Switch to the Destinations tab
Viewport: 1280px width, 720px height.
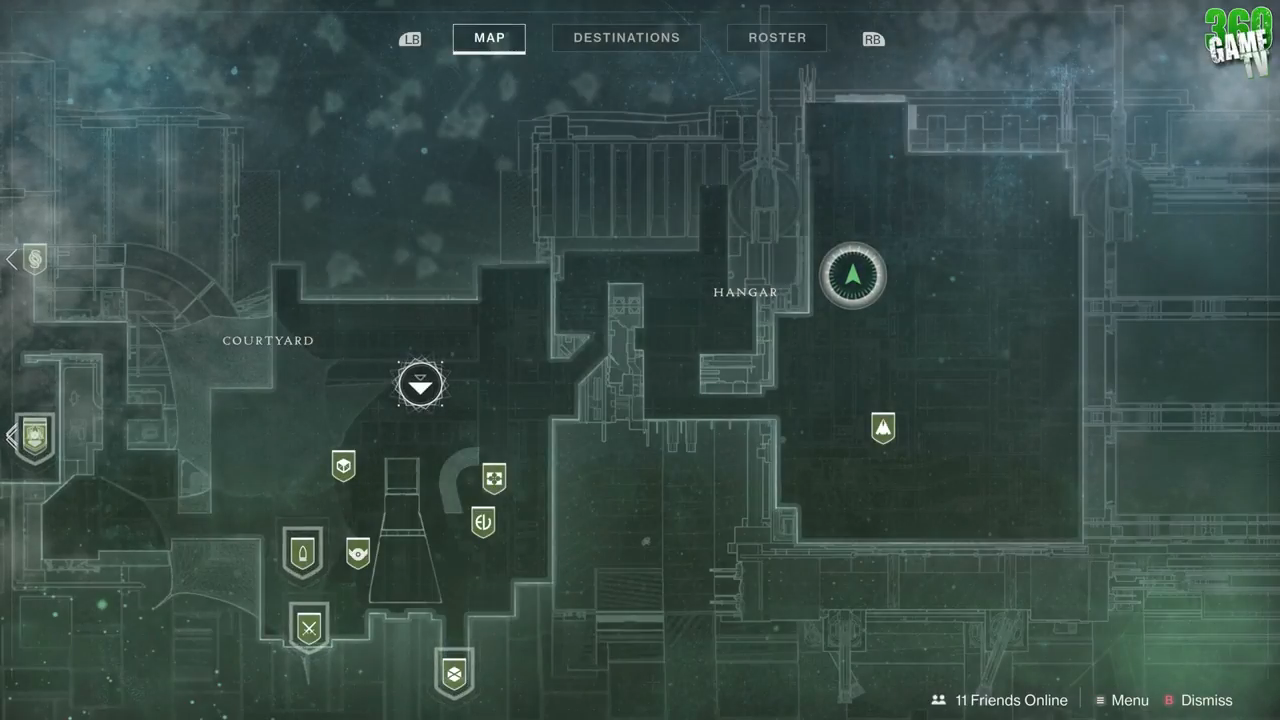[626, 38]
